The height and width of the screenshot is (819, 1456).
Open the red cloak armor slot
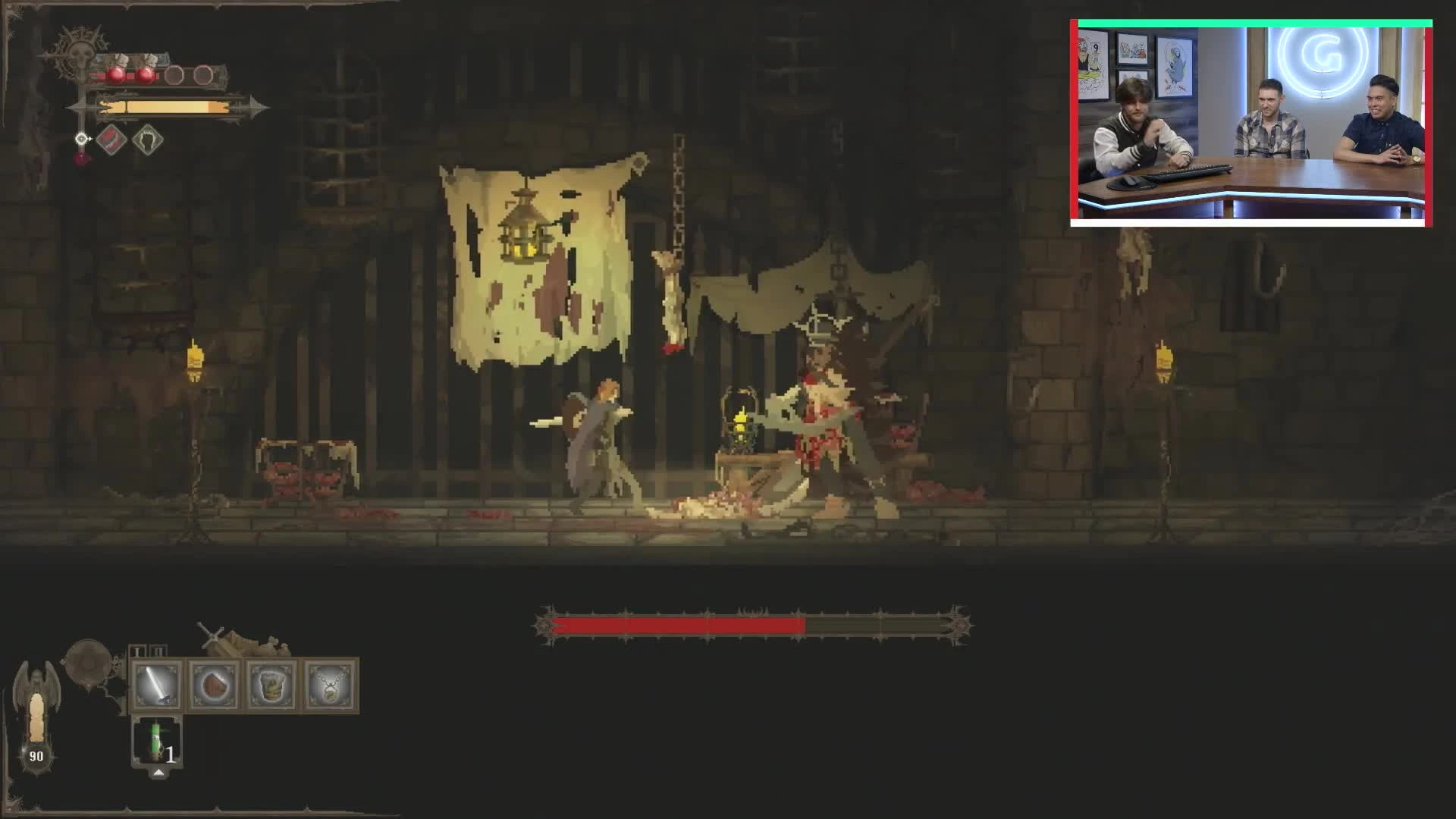pos(215,685)
